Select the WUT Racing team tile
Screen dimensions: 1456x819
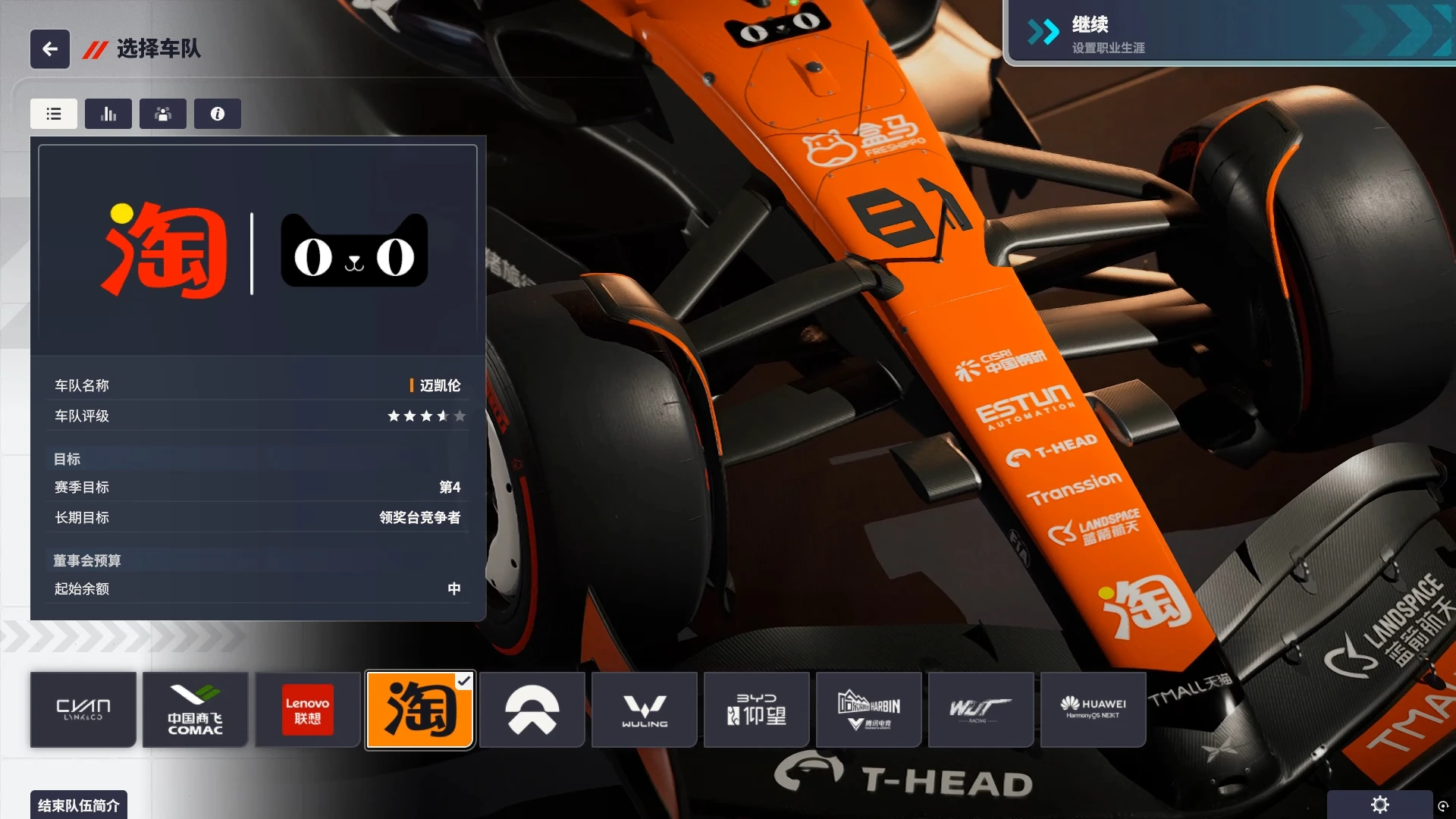[x=981, y=710]
